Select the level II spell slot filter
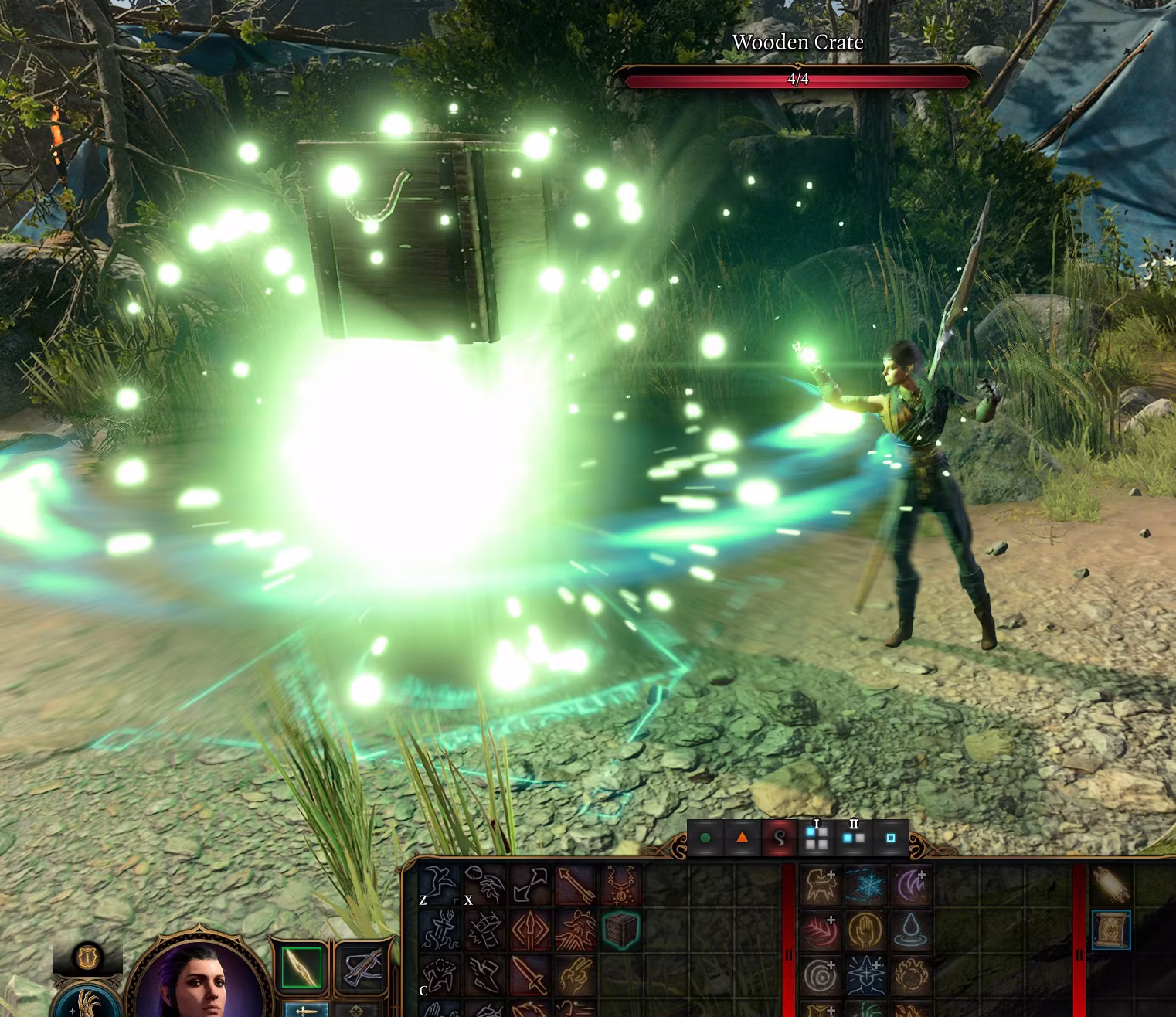The height and width of the screenshot is (1017, 1176). pyautogui.click(x=853, y=838)
